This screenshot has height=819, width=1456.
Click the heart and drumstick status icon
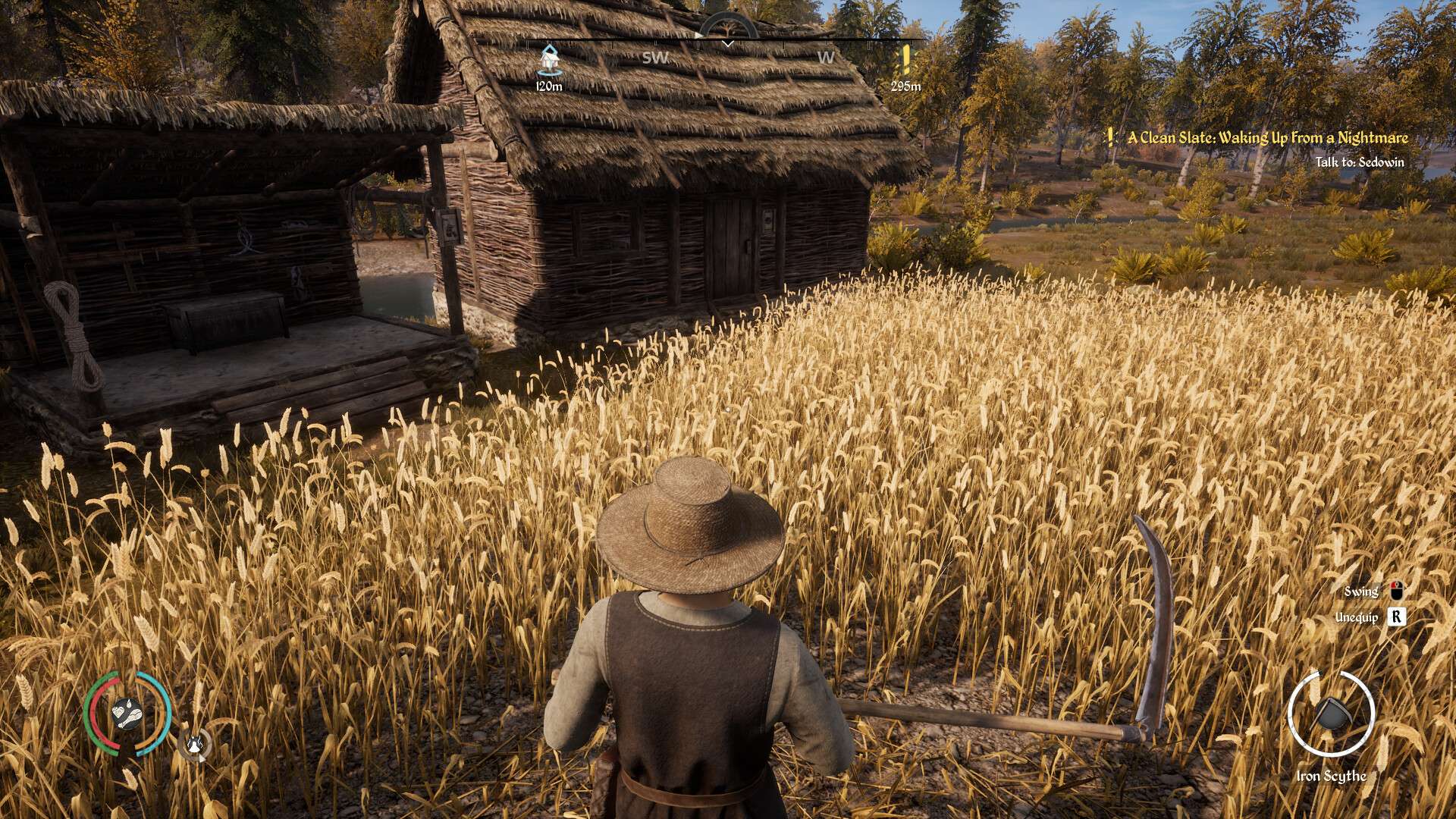127,714
